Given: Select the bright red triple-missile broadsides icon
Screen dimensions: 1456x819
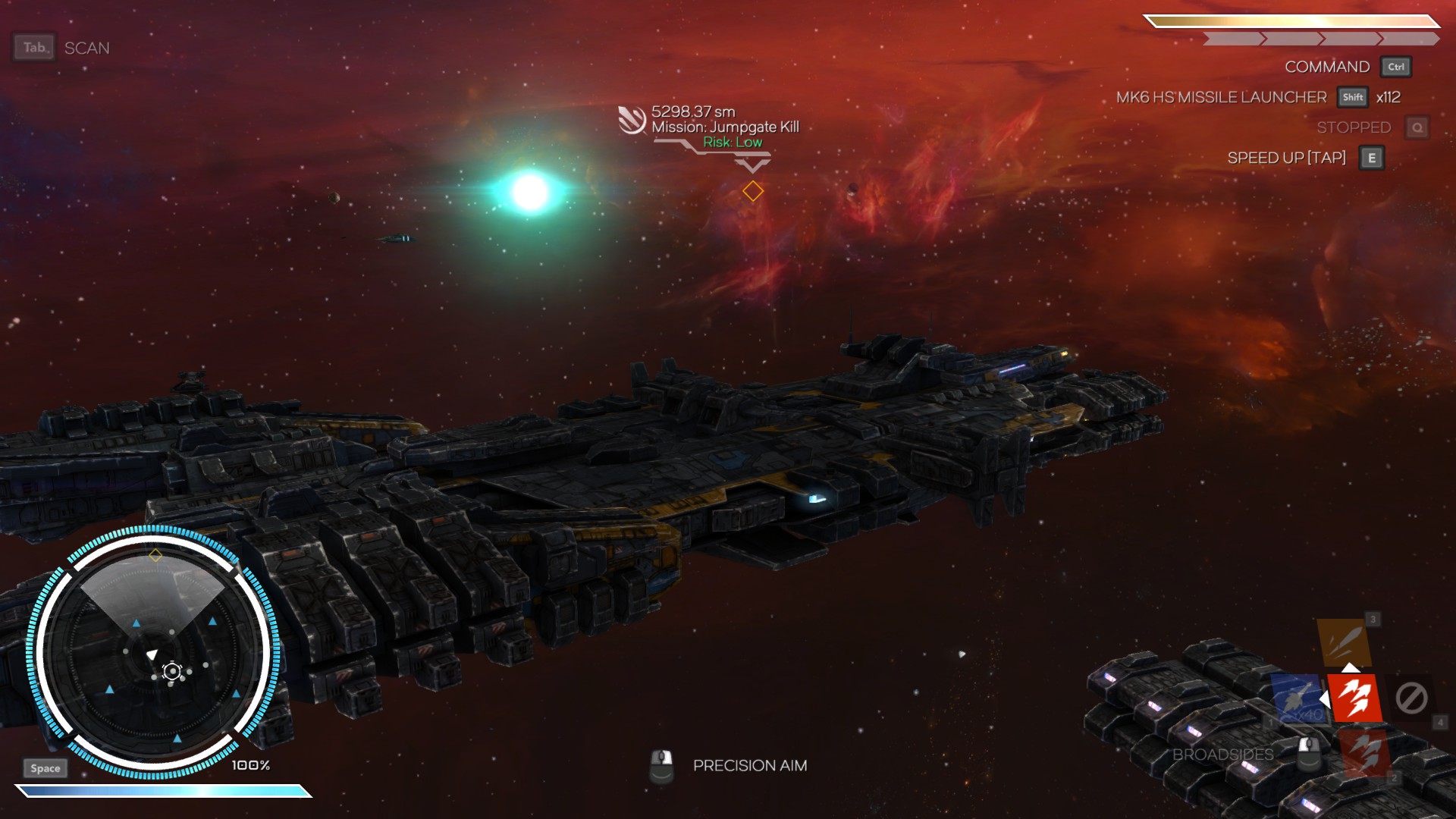Looking at the screenshot, I should [1354, 698].
